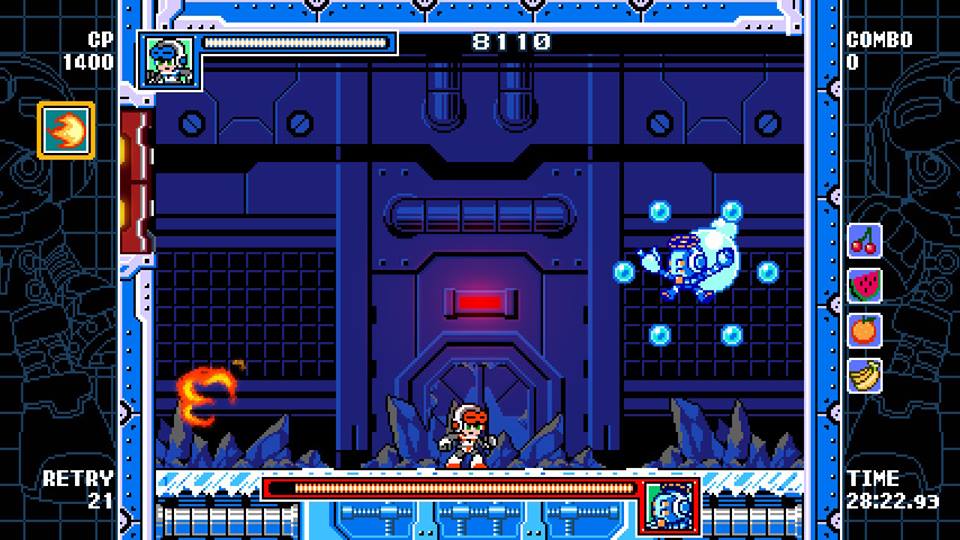Choose the orange fruit icon

[865, 330]
